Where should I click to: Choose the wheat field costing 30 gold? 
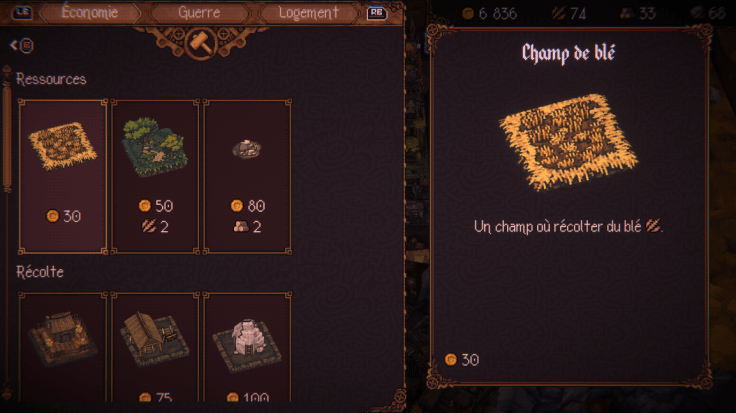click(x=62, y=175)
